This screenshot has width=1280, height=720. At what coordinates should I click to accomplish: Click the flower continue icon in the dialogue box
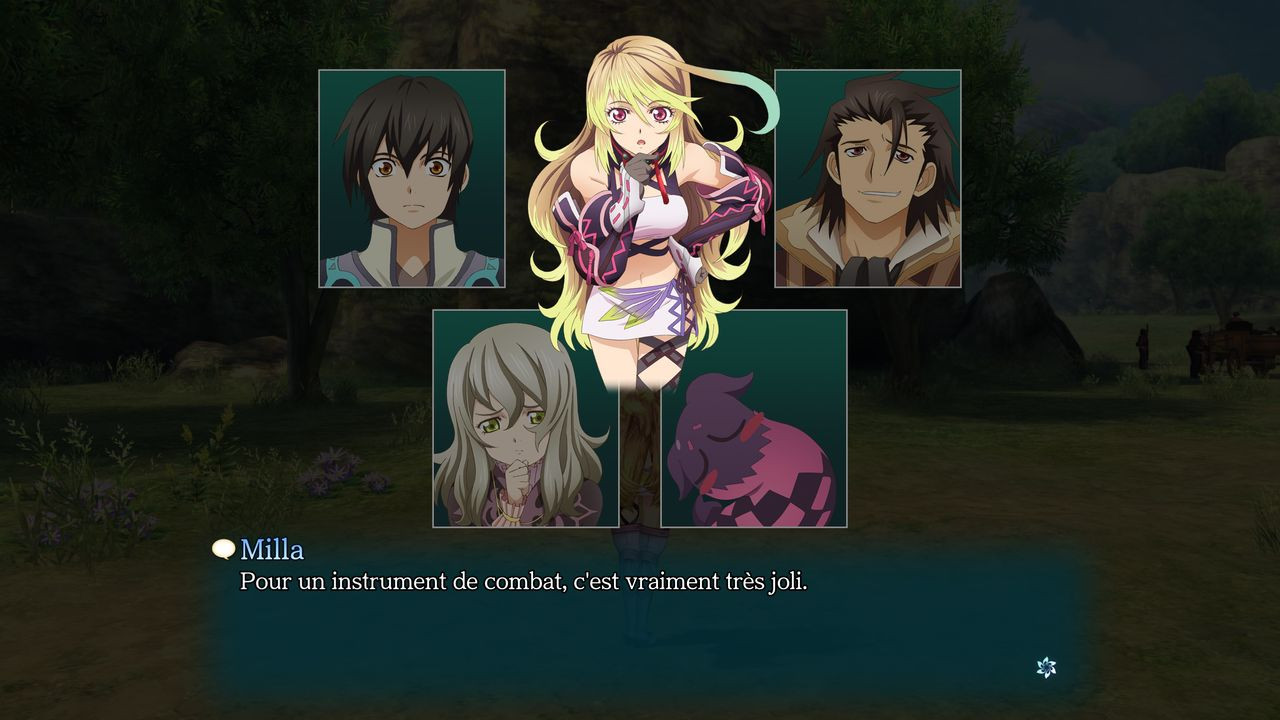click(1046, 667)
